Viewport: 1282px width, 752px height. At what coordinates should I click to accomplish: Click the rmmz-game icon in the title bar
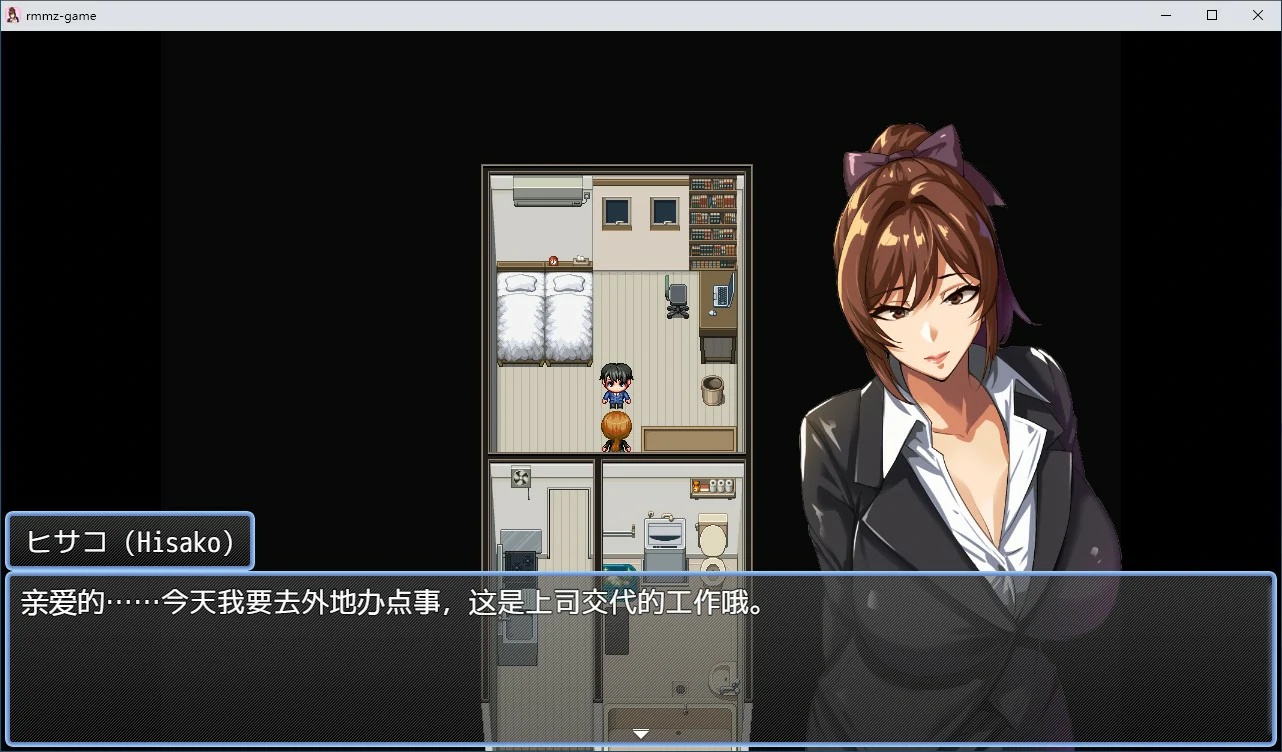[x=13, y=14]
